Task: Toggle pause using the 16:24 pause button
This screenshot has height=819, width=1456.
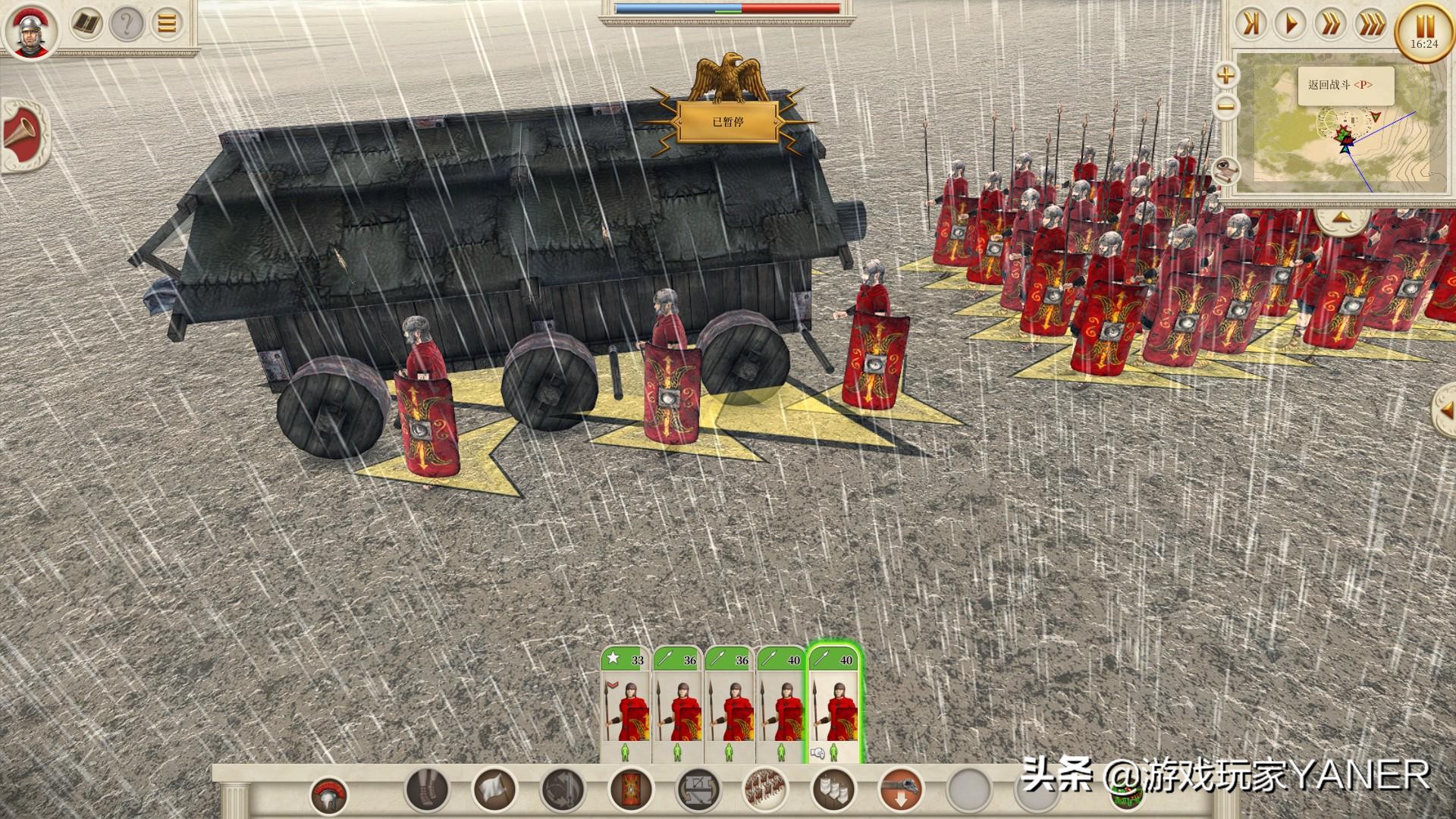Action: (1422, 29)
